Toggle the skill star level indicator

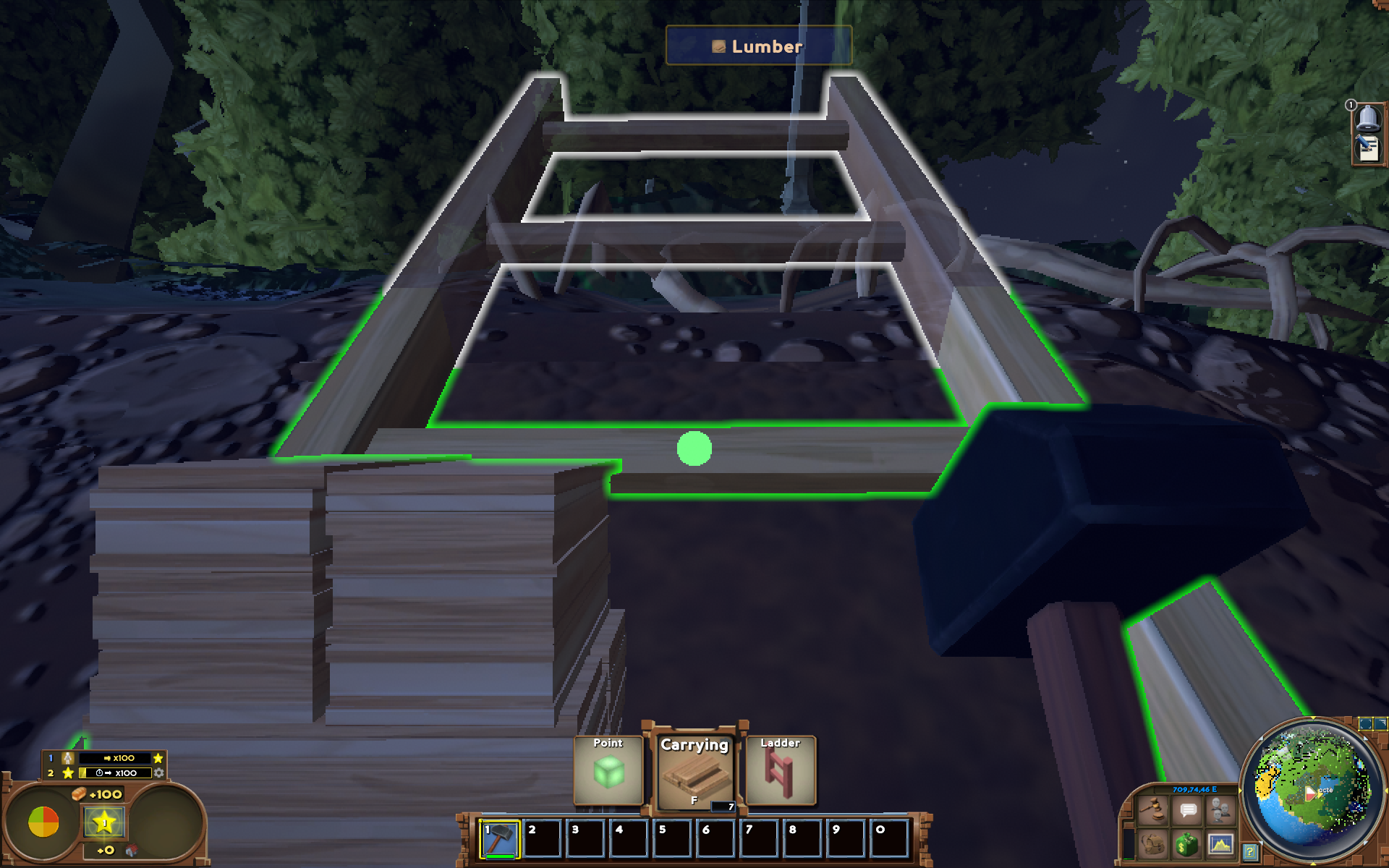[x=104, y=822]
